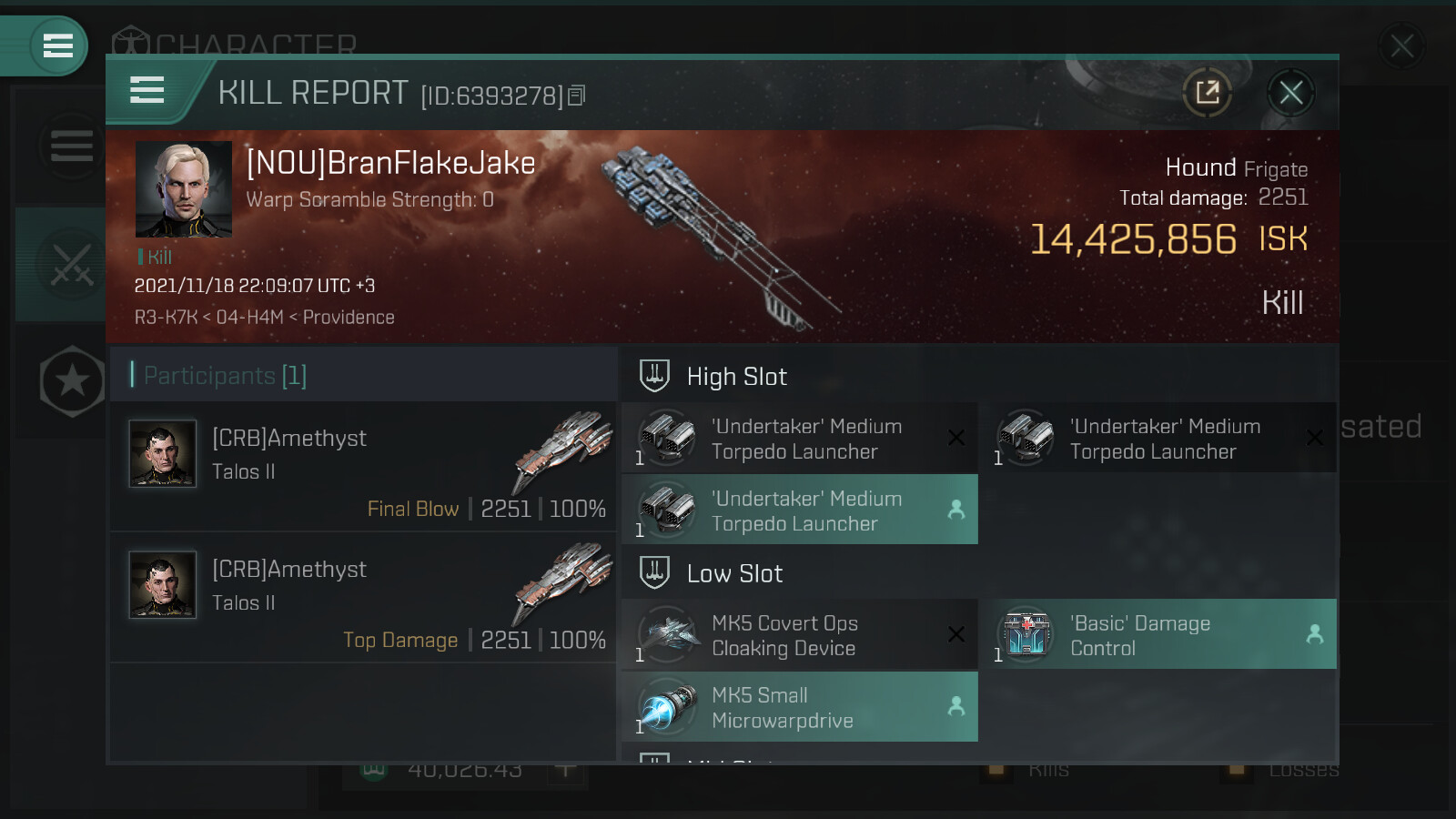Viewport: 1456px width, 819px height.
Task: Select the Final Blow participant row
Action: (x=362, y=467)
